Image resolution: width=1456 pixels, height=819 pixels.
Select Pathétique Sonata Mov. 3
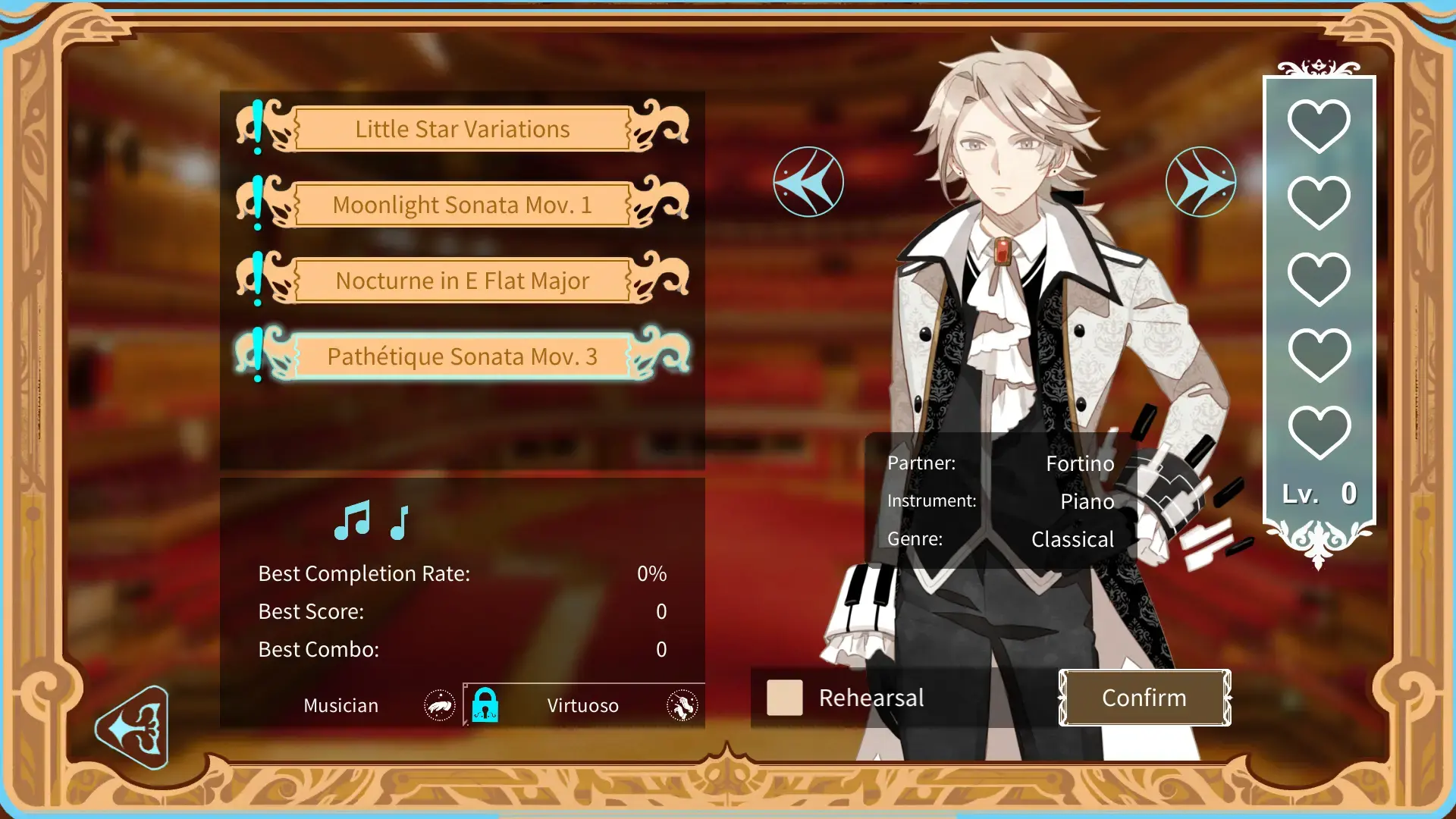(462, 356)
